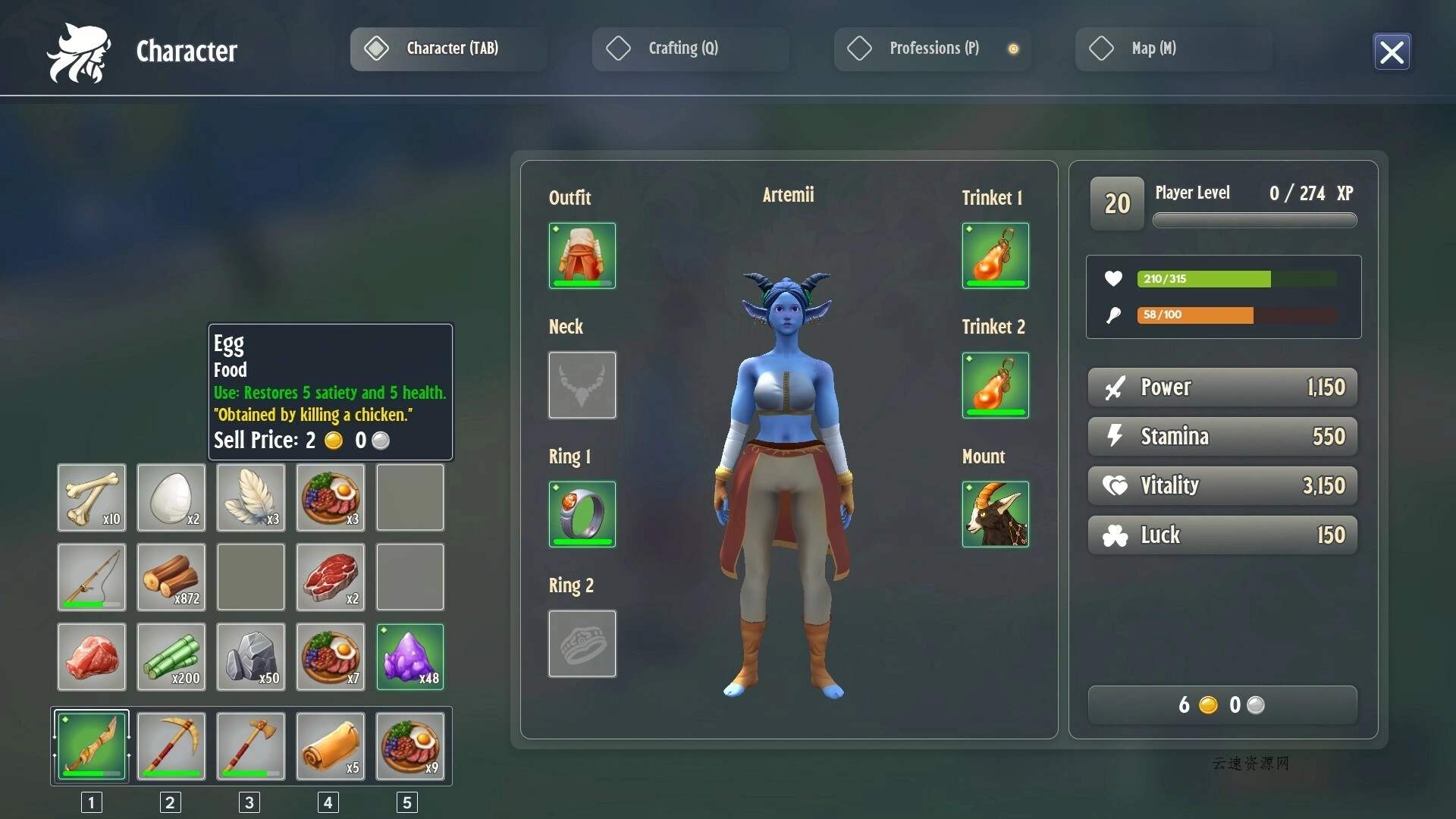Select the purple crystal stack
Viewport: 1456px width, 819px height.
[410, 657]
